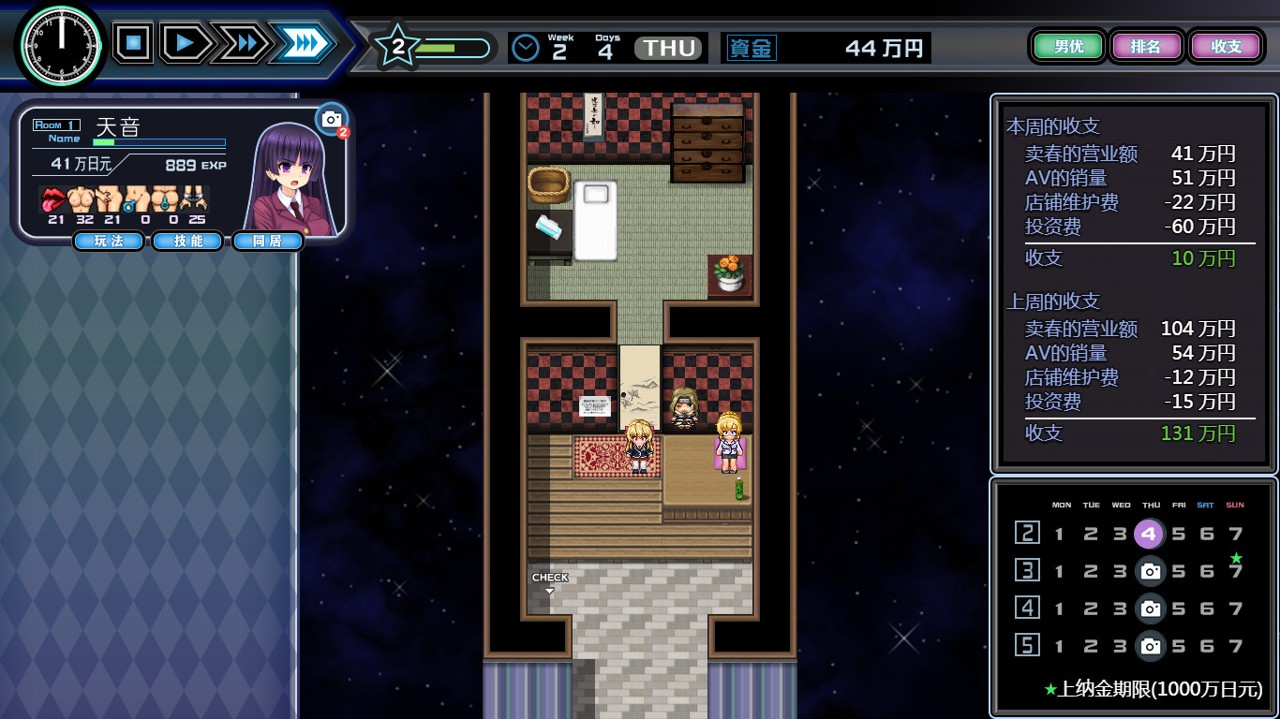
Task: Open the 收支 income and expenses panel
Action: point(1226,46)
